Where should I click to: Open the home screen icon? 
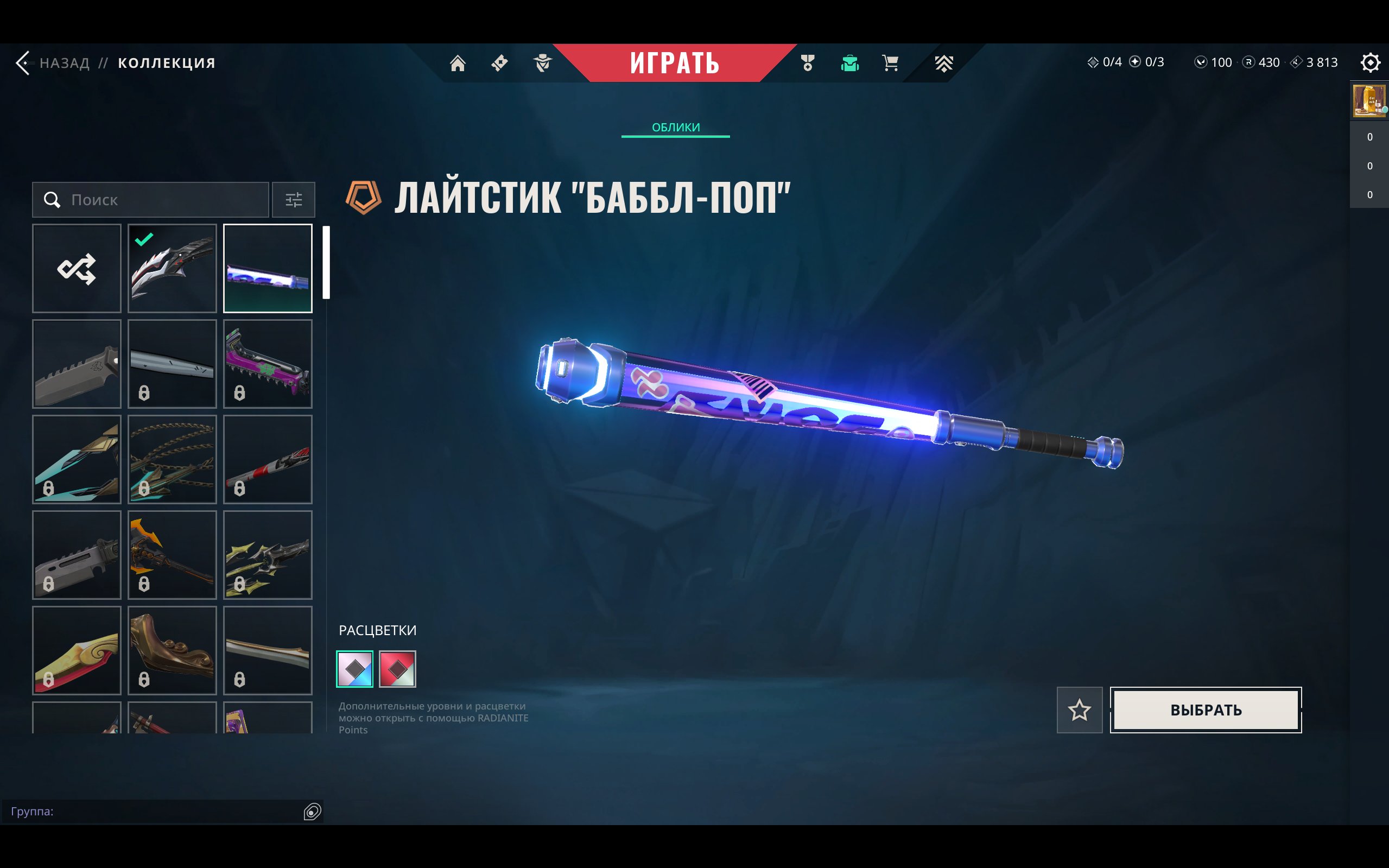coord(458,62)
